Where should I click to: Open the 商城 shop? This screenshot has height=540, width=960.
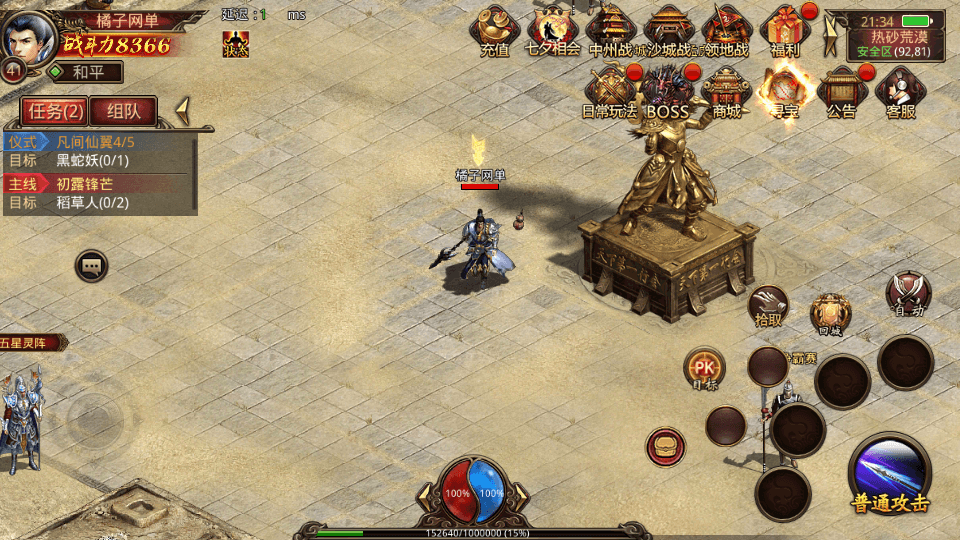pyautogui.click(x=727, y=90)
